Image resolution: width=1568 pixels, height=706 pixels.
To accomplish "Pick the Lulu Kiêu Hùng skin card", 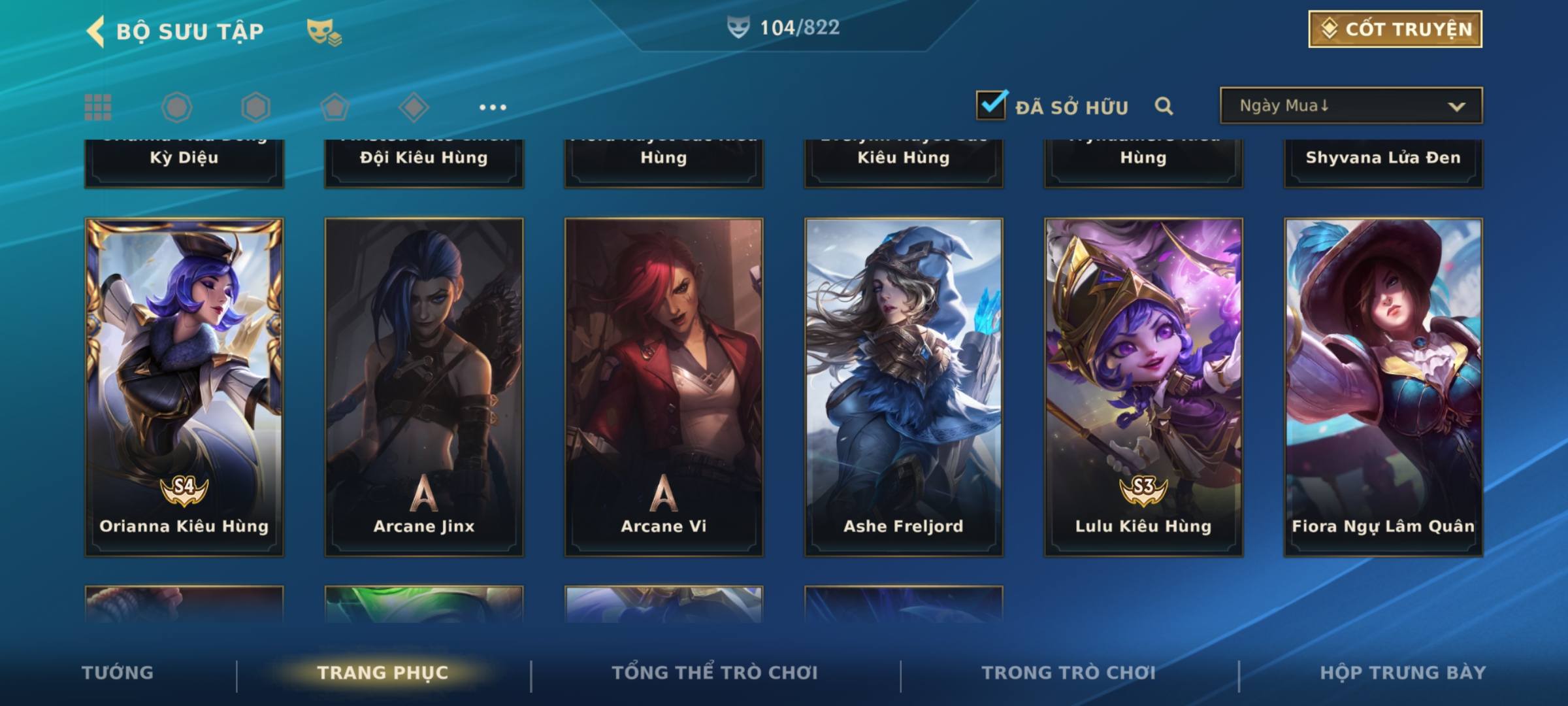I will (x=1143, y=387).
